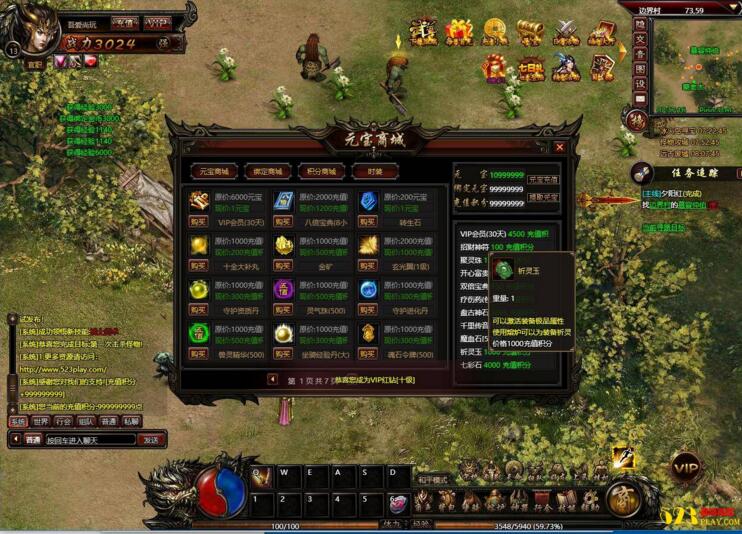Close the 元宝商城 shop window
This screenshot has width=742, height=534.
[x=559, y=147]
